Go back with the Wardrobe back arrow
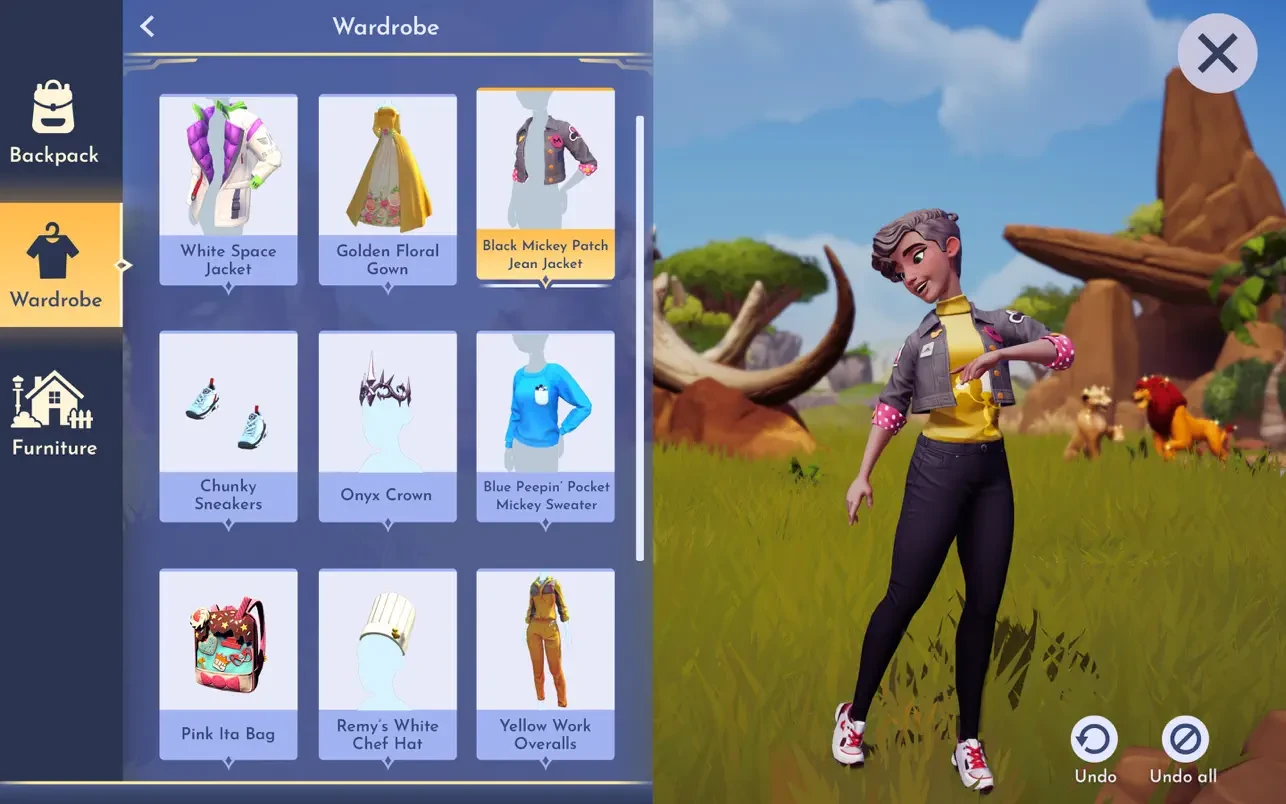Screen dimensions: 1286x804 pos(148,27)
